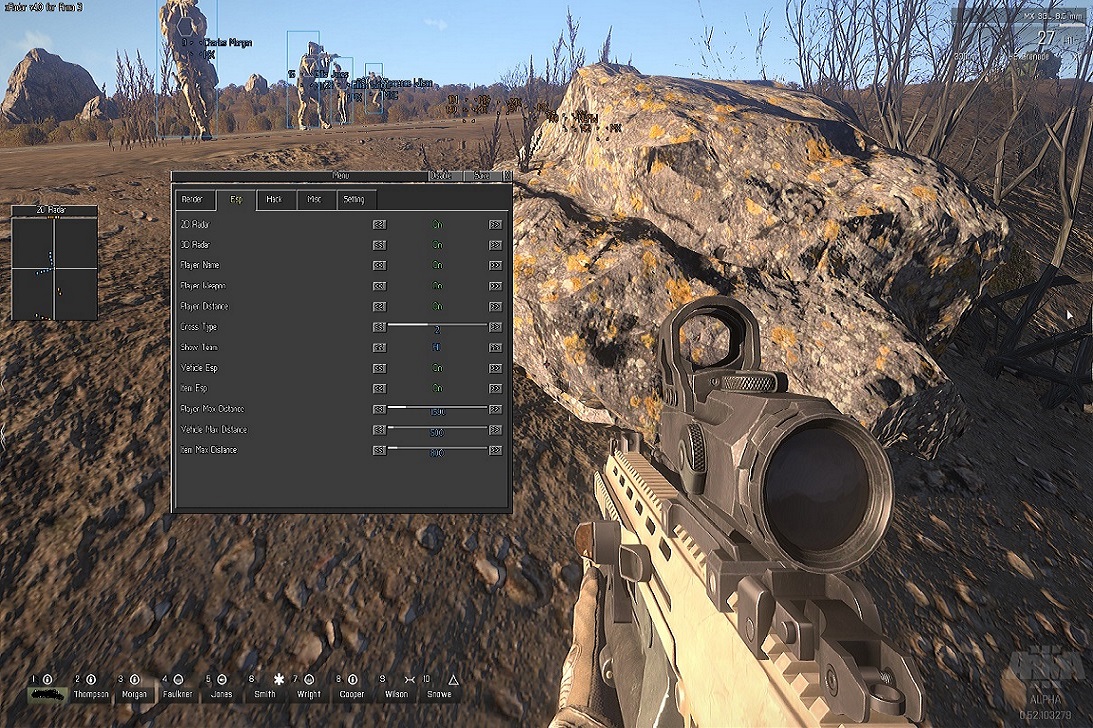The image size is (1093, 728).
Task: Turn on Show Team with right arrow
Action: [495, 348]
